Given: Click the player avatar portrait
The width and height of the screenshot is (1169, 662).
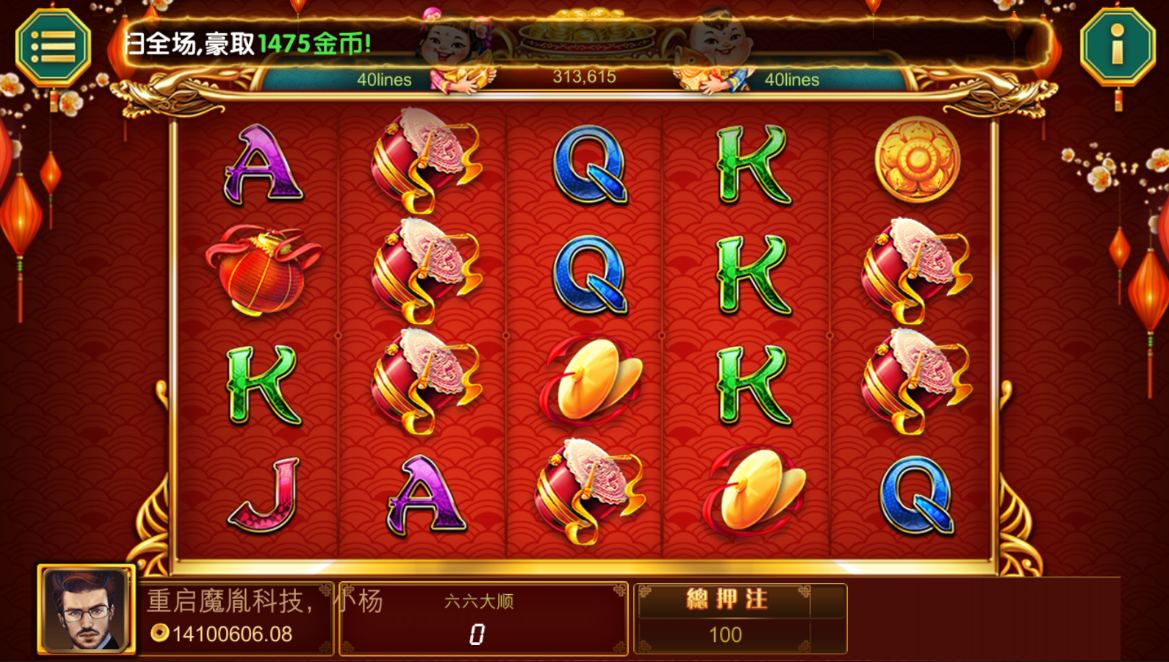Looking at the screenshot, I should tap(86, 609).
